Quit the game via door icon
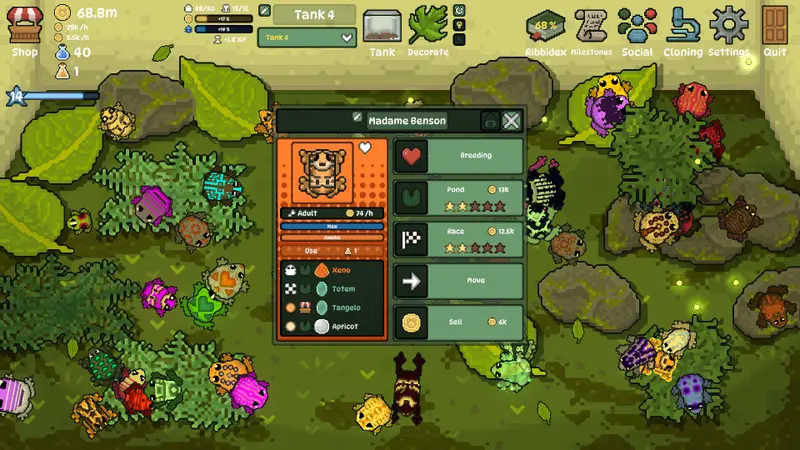800x450 pixels. point(775,30)
